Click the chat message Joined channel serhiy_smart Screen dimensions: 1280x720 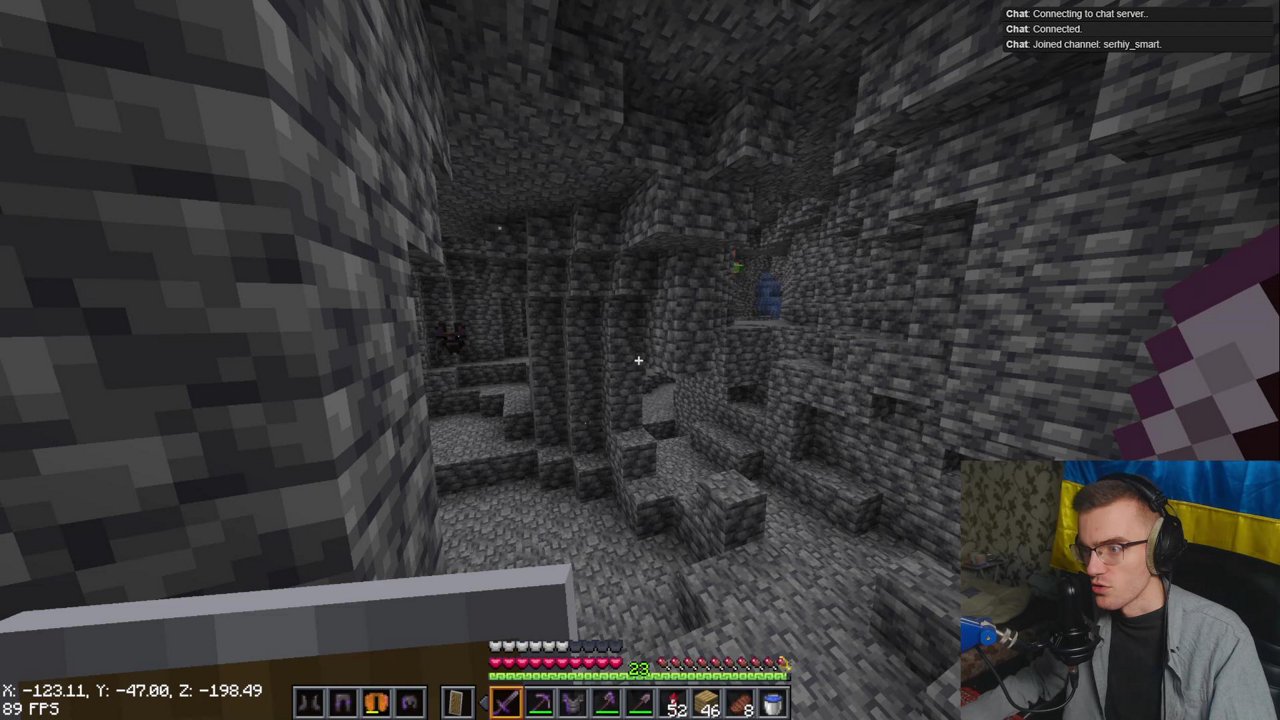click(1083, 44)
